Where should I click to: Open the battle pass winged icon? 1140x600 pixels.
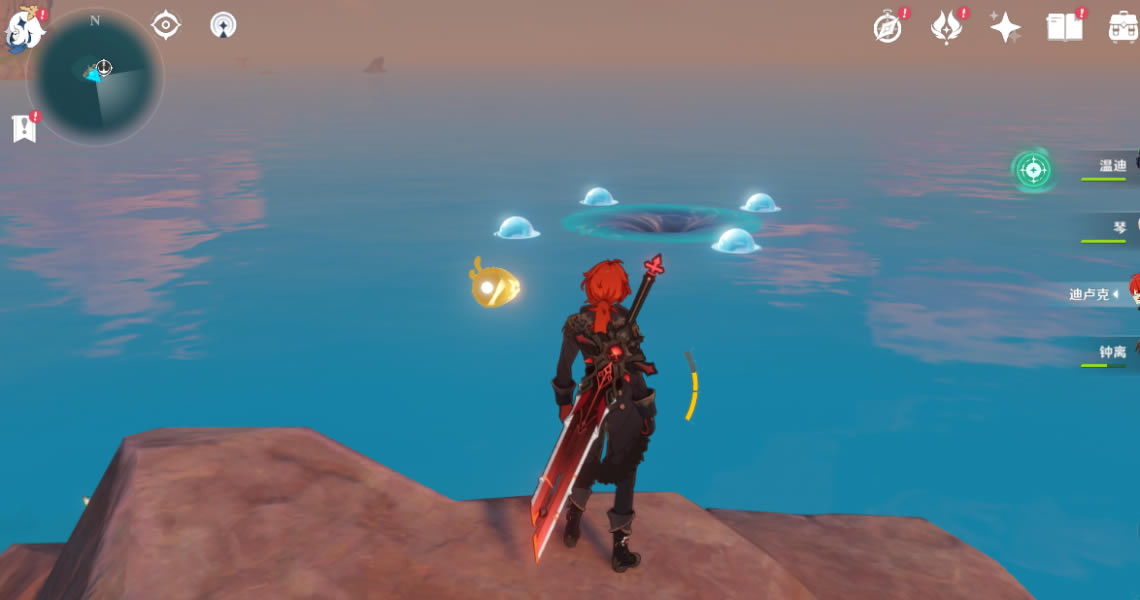point(946,28)
